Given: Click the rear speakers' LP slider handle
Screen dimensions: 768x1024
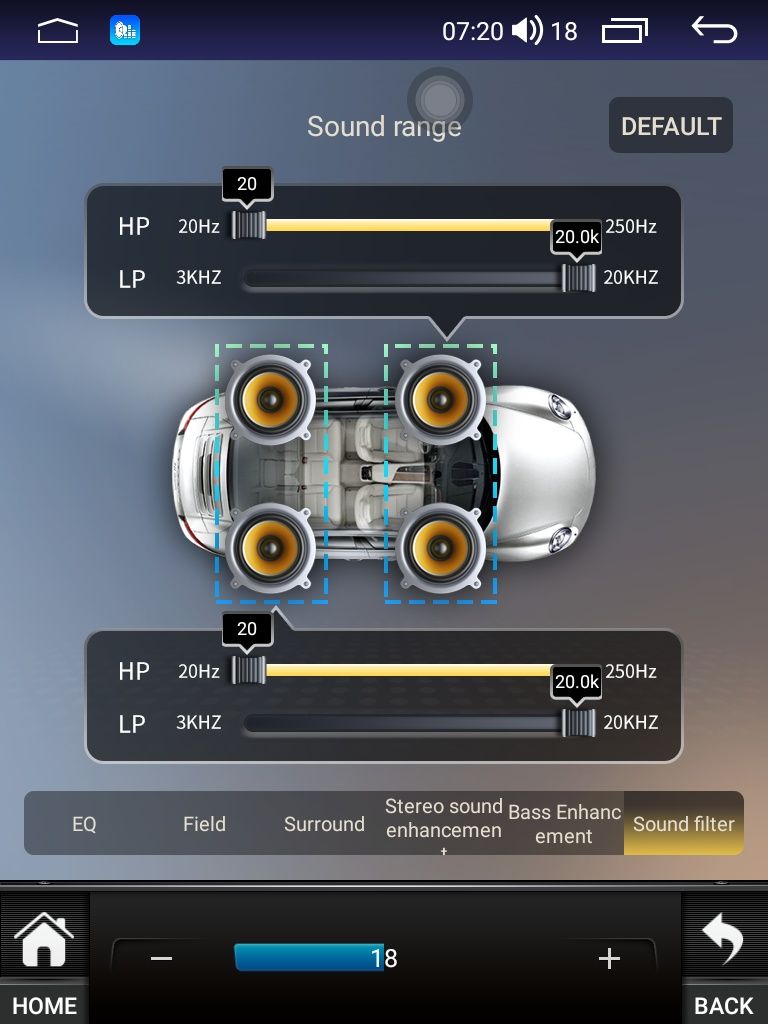Looking at the screenshot, I should (578, 723).
